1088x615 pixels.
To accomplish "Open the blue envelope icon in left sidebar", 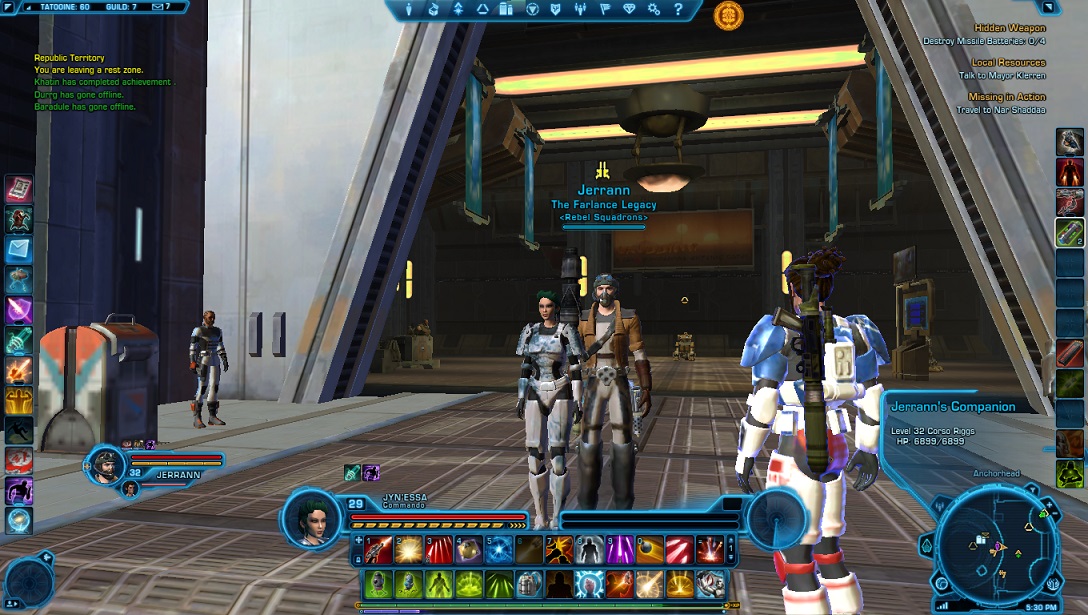I will point(19,249).
